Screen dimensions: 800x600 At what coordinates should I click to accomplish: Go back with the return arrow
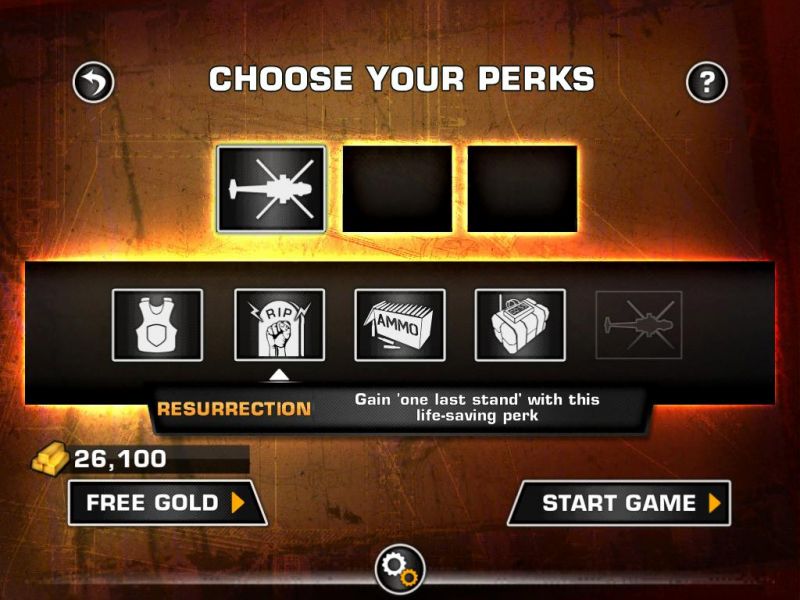pos(94,82)
